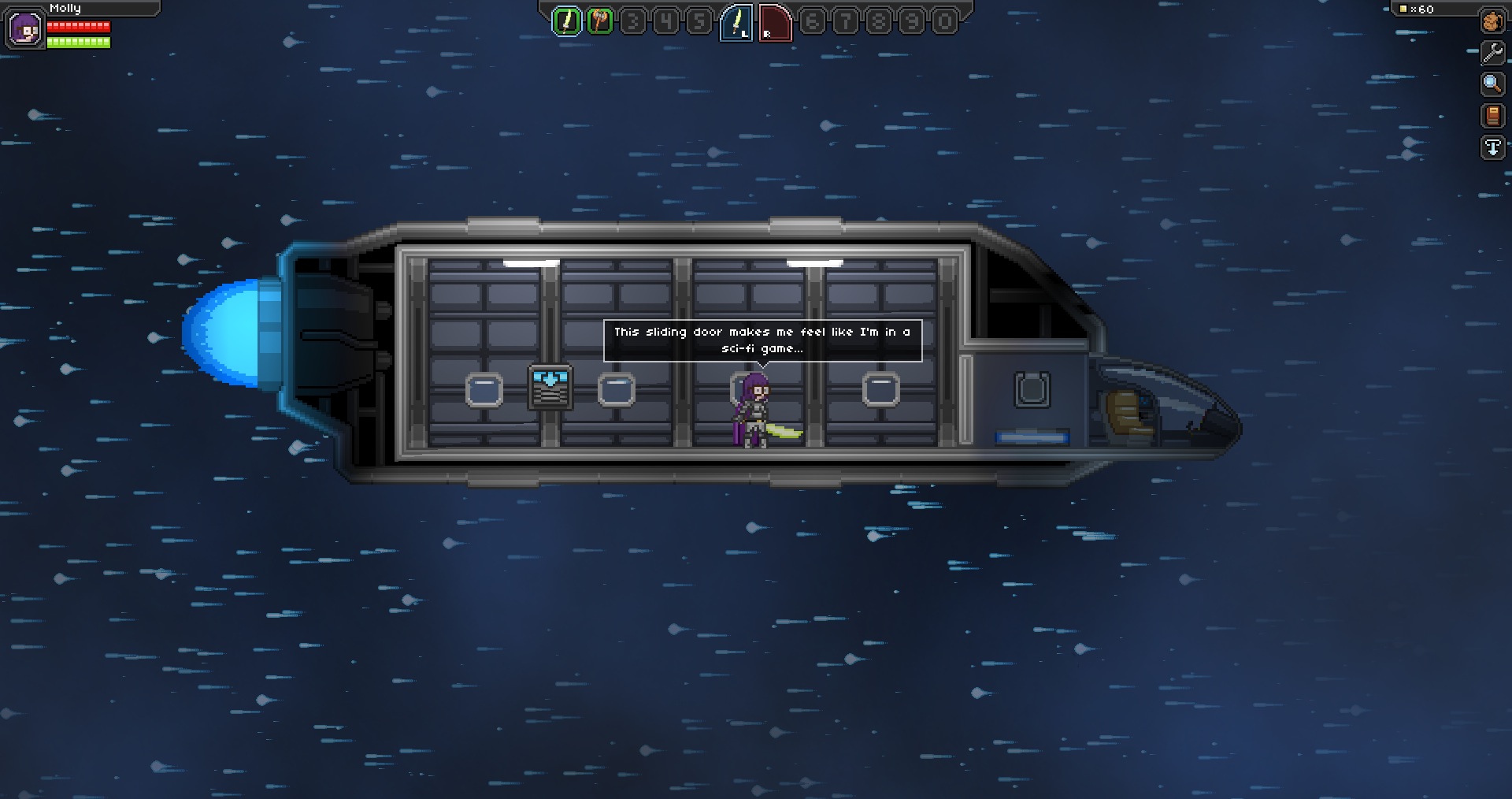Open the crafting menu icon
This screenshot has width=1512, height=799.
(1492, 22)
